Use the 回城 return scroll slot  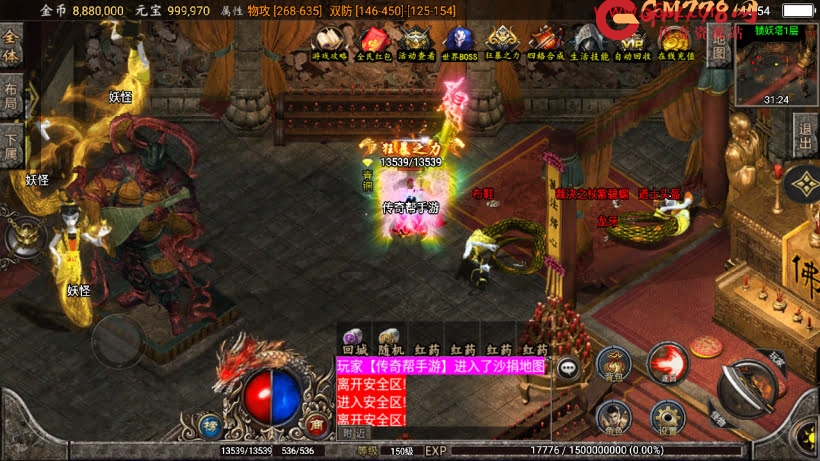tap(355, 340)
